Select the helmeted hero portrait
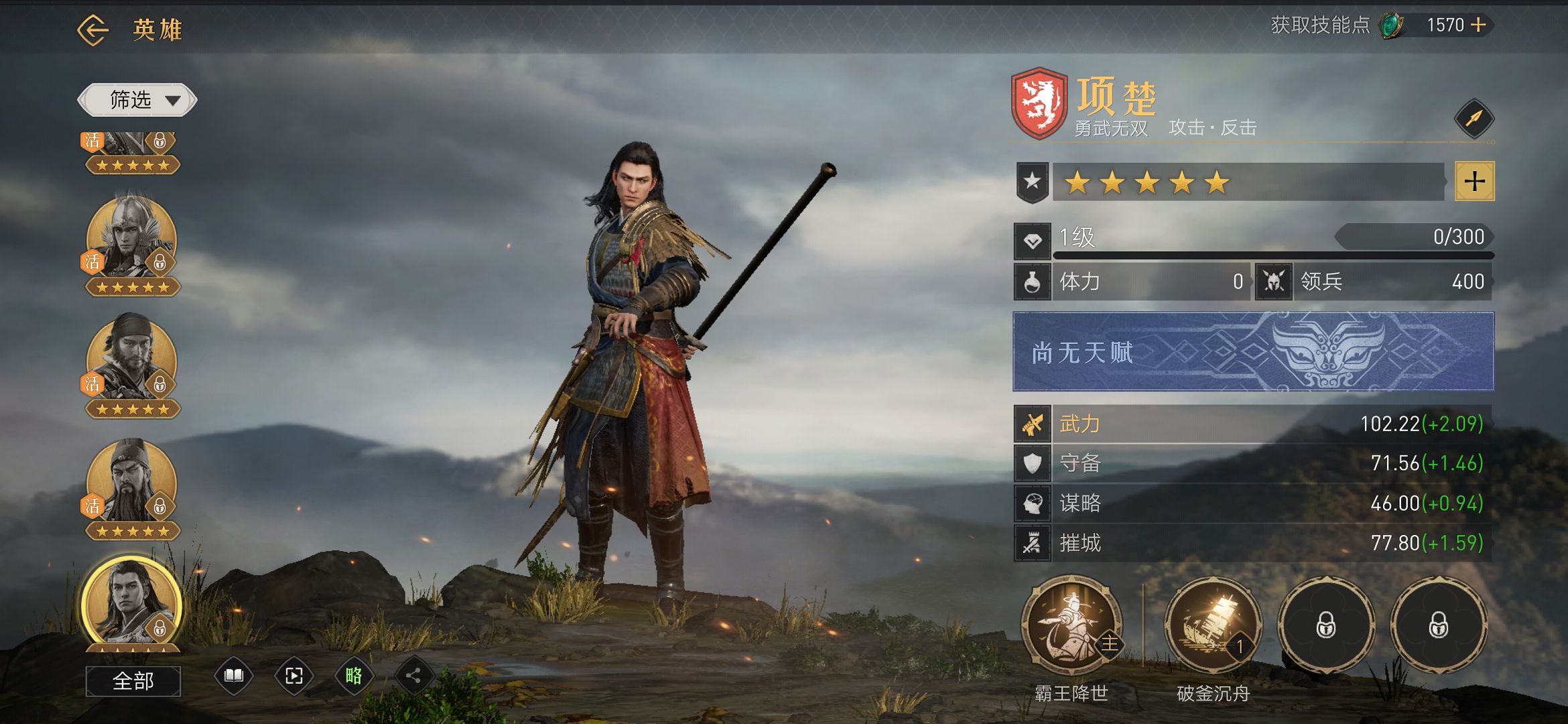The height and width of the screenshot is (724, 1568). click(x=131, y=238)
